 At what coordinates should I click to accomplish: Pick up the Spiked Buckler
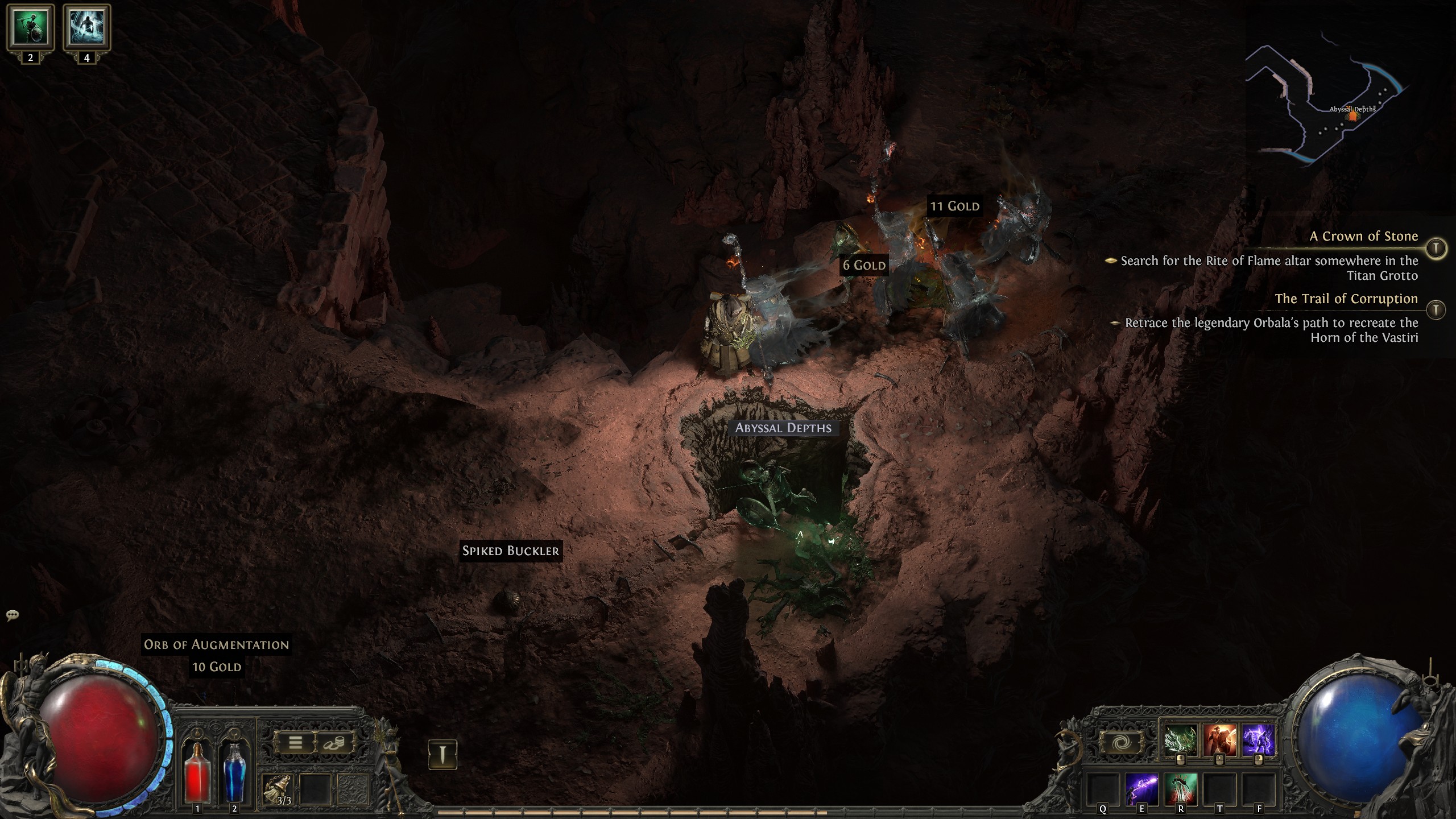pos(510,550)
